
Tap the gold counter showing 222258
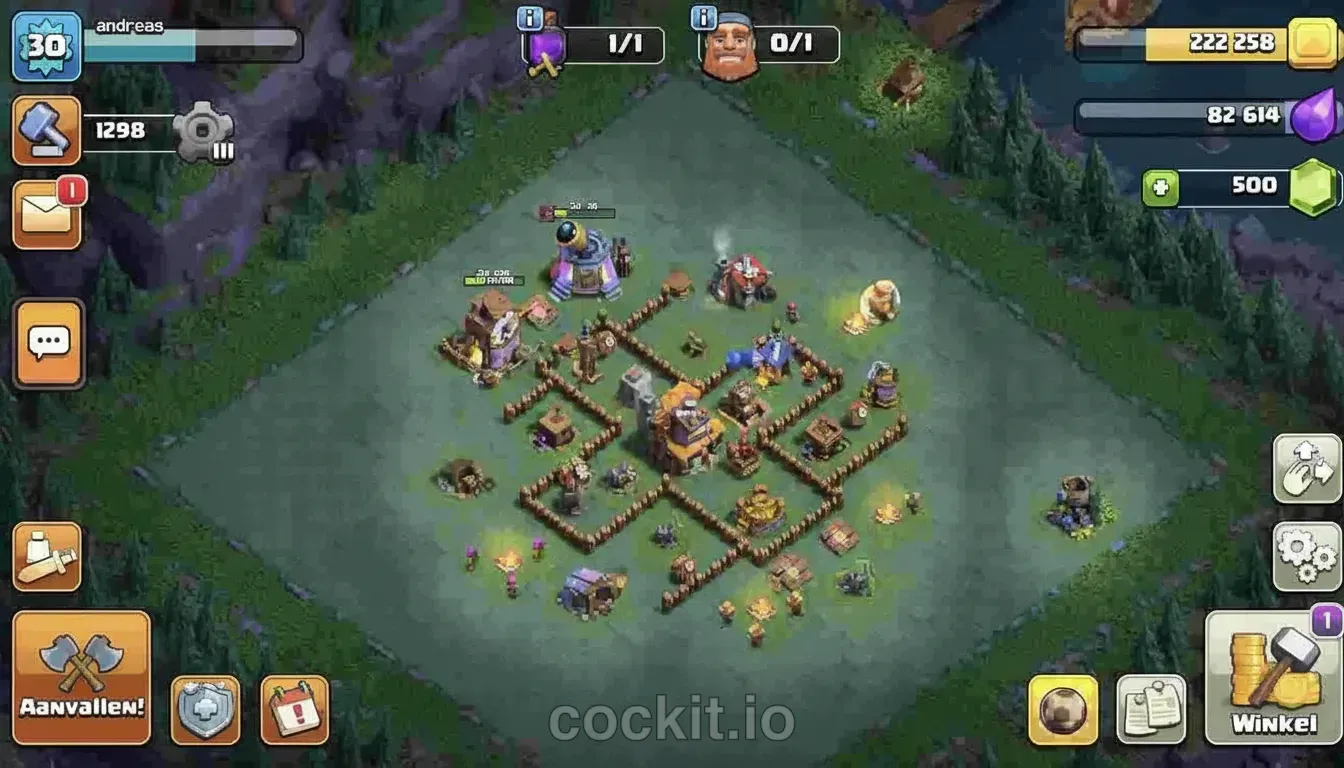click(1220, 43)
